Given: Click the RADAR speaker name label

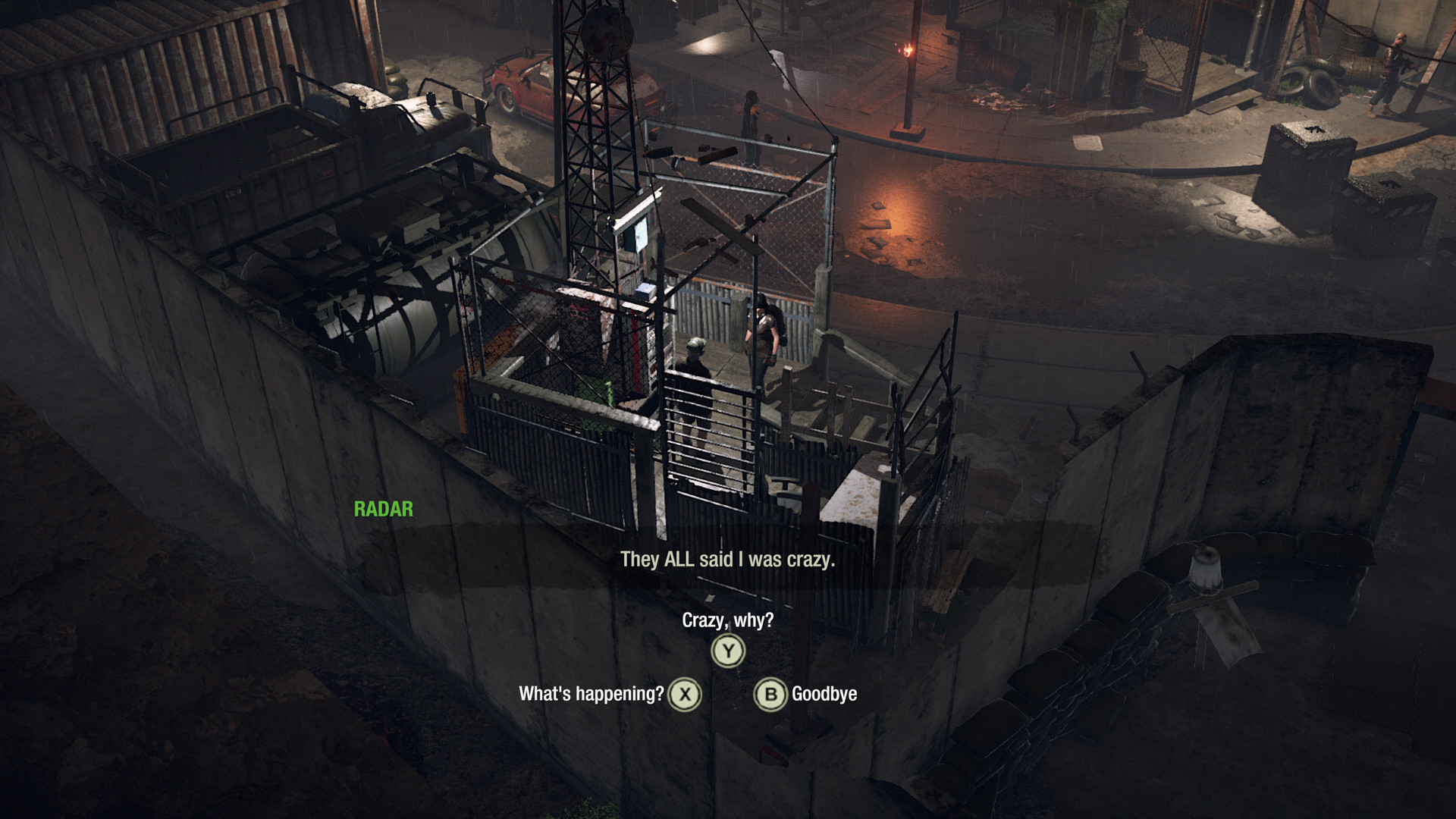Looking at the screenshot, I should point(383,510).
